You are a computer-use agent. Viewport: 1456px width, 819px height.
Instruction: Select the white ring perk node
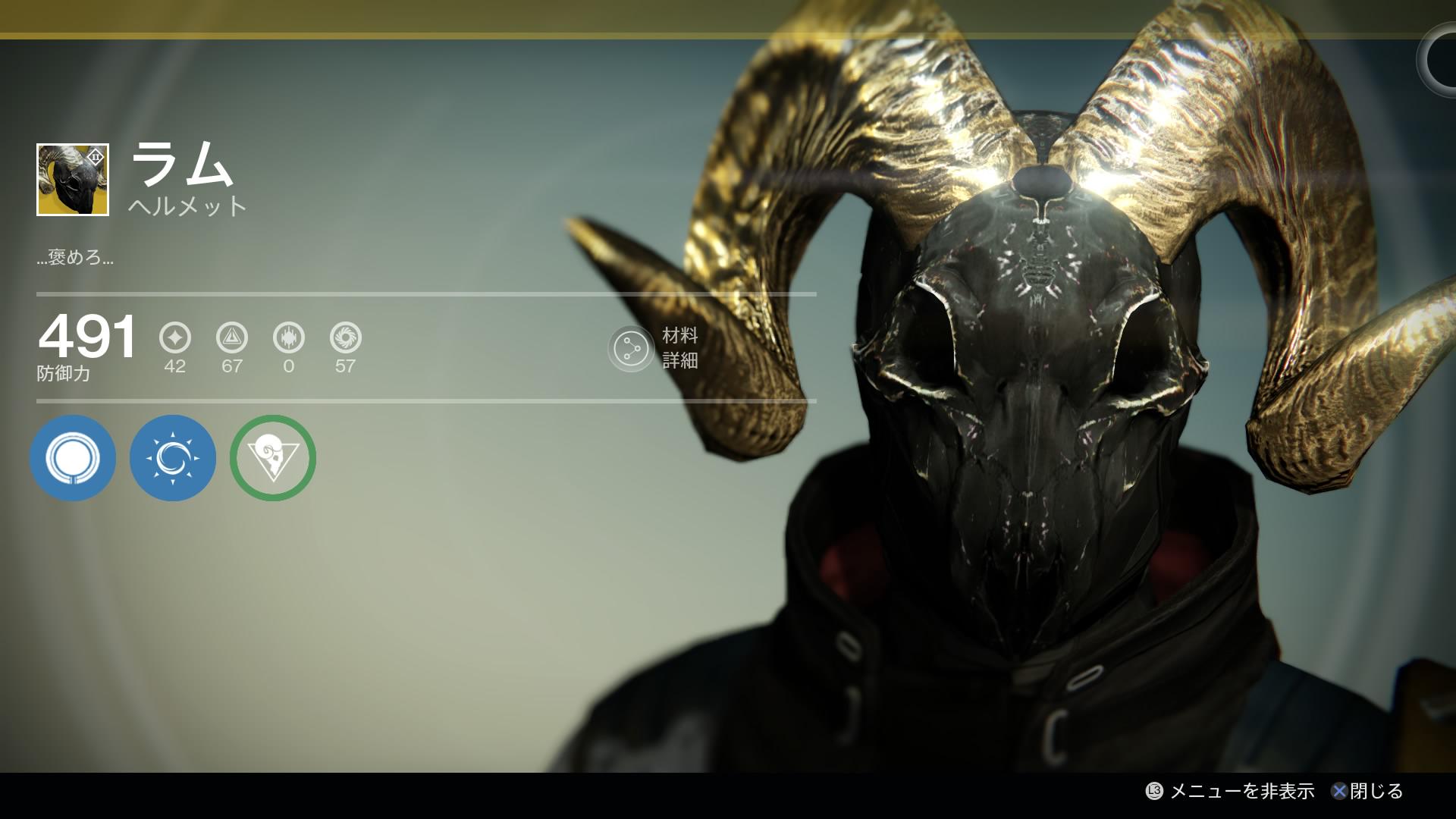coord(73,458)
